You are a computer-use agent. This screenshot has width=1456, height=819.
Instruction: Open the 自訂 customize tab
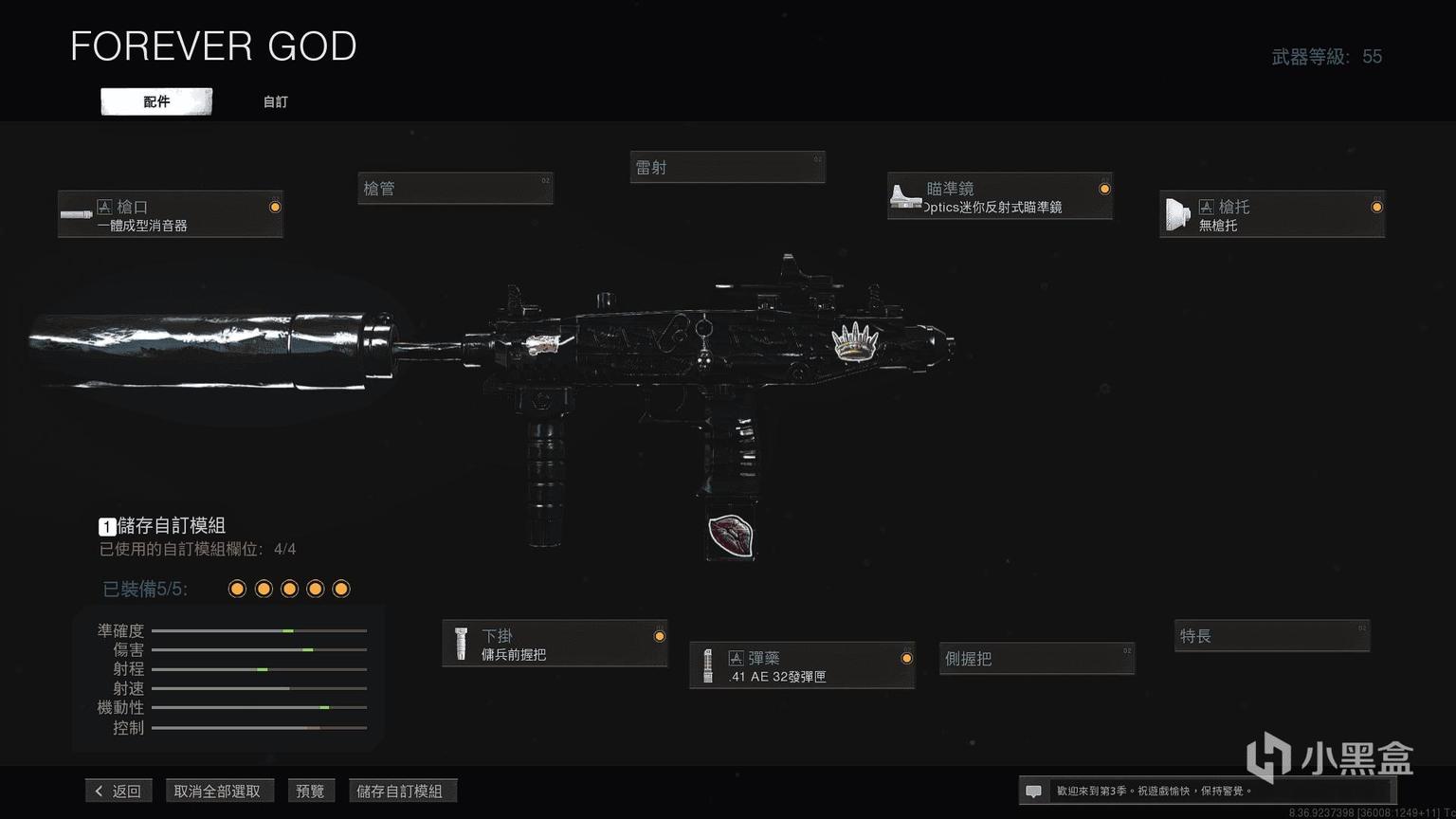pos(275,101)
